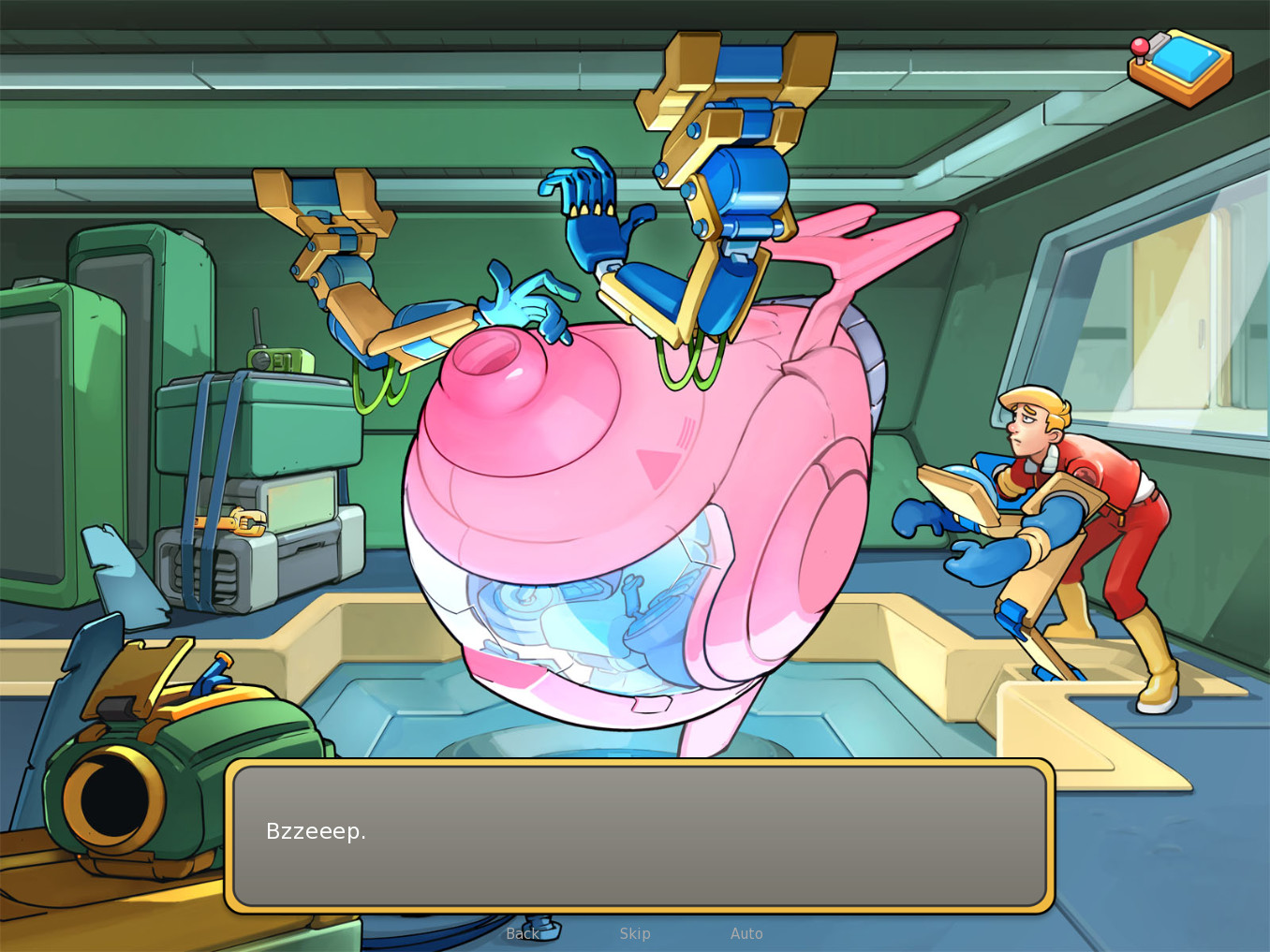Click the red joystick knob to toggle it
The width and height of the screenshot is (1270, 952).
[1141, 47]
